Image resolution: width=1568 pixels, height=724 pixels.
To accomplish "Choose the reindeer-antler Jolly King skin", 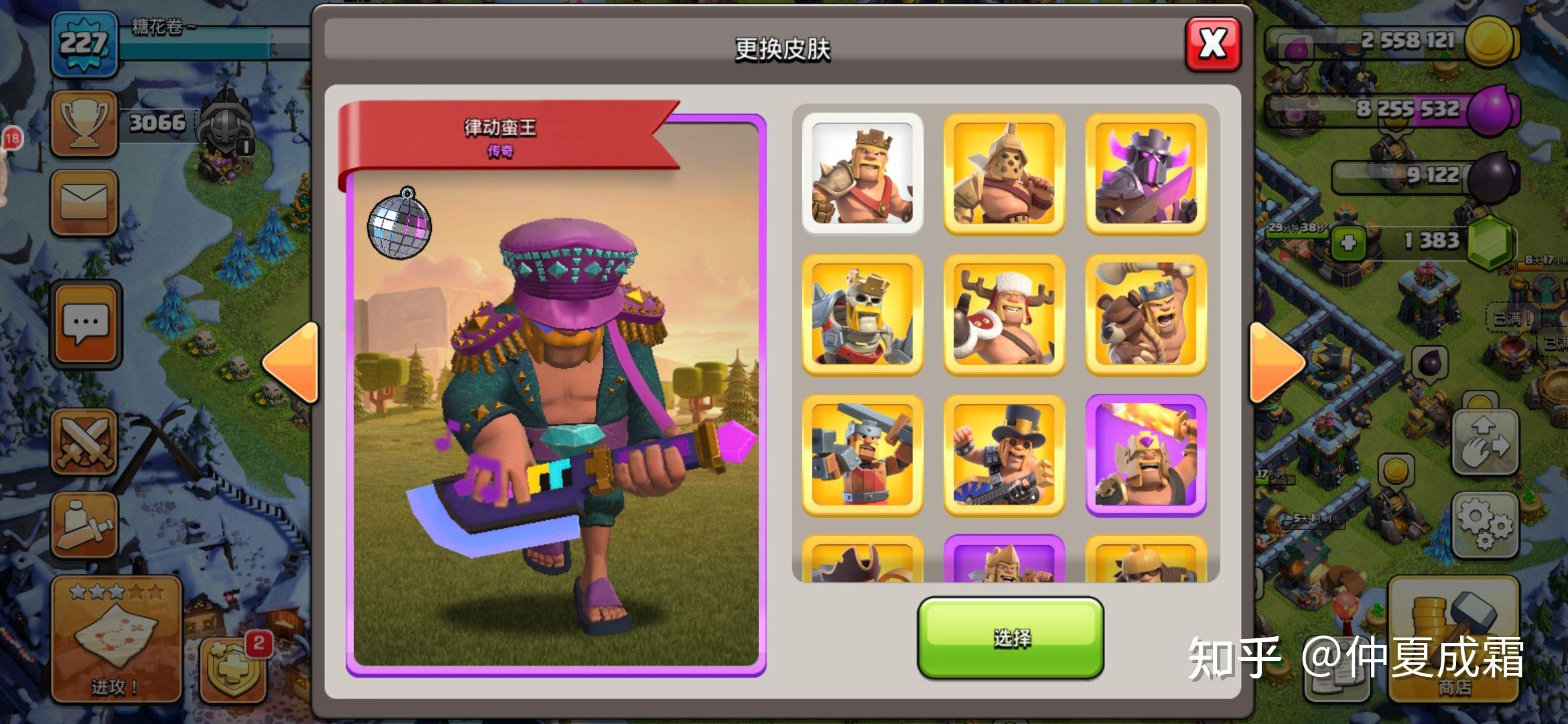I will pos(1004,314).
